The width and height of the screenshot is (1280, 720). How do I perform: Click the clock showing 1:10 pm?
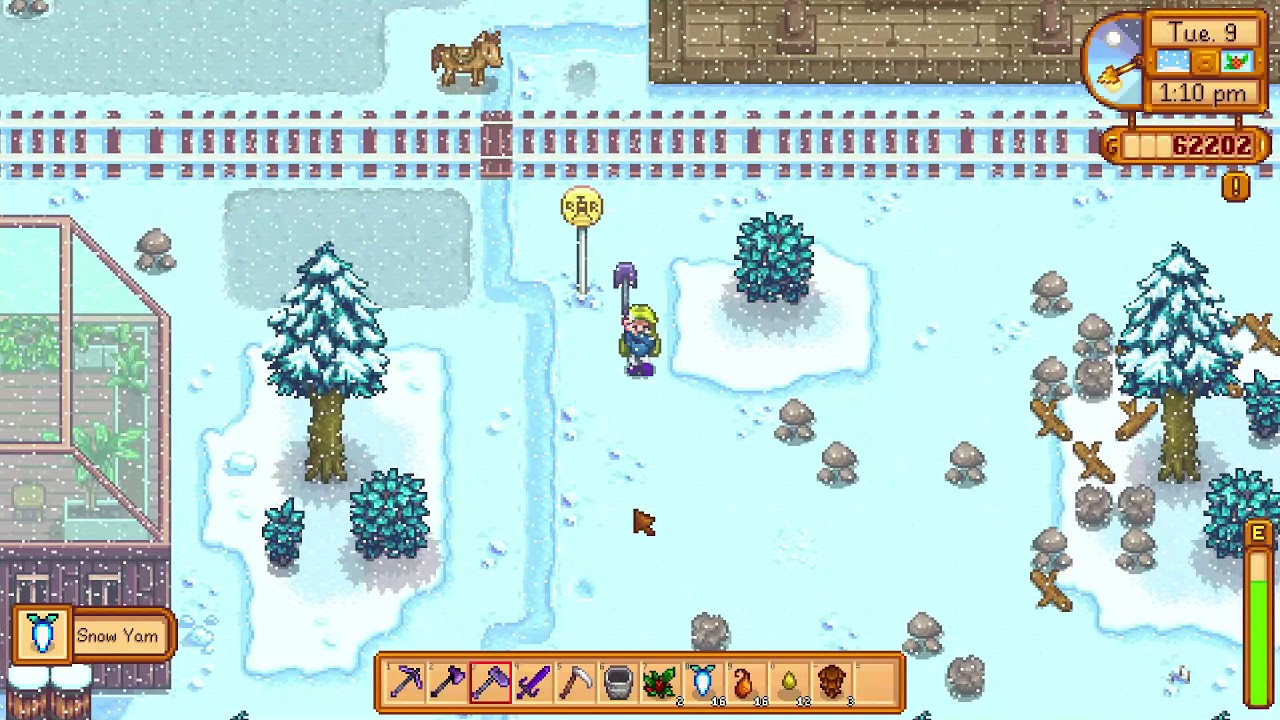[x=1202, y=92]
